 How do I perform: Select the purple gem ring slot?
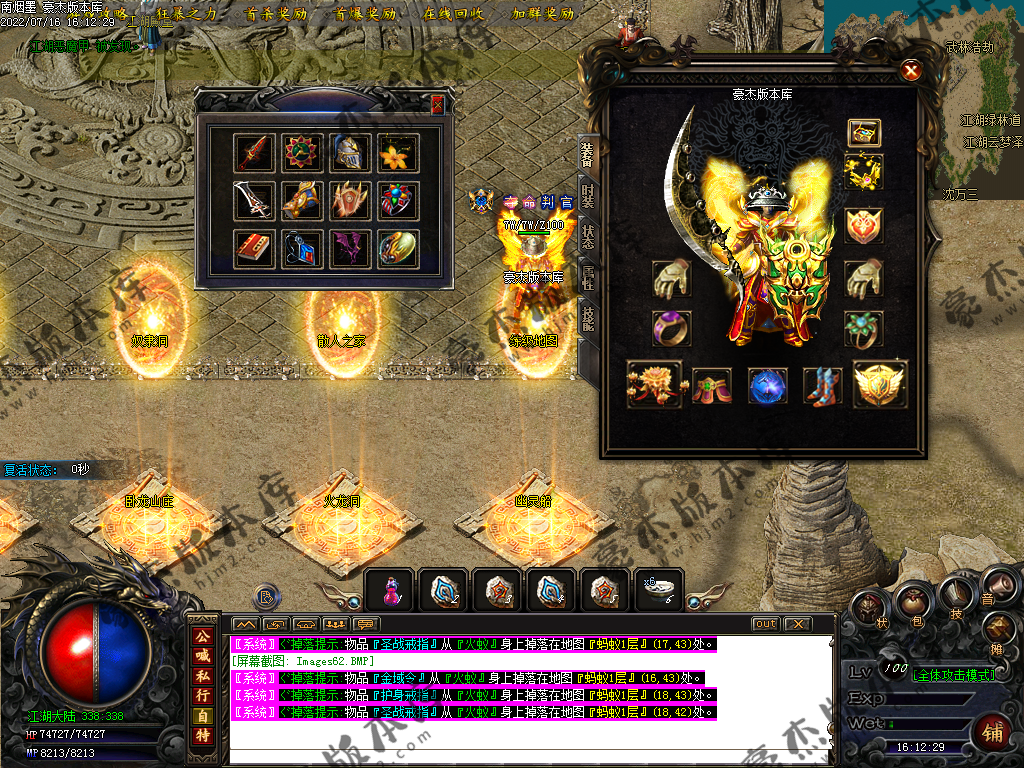coord(670,328)
